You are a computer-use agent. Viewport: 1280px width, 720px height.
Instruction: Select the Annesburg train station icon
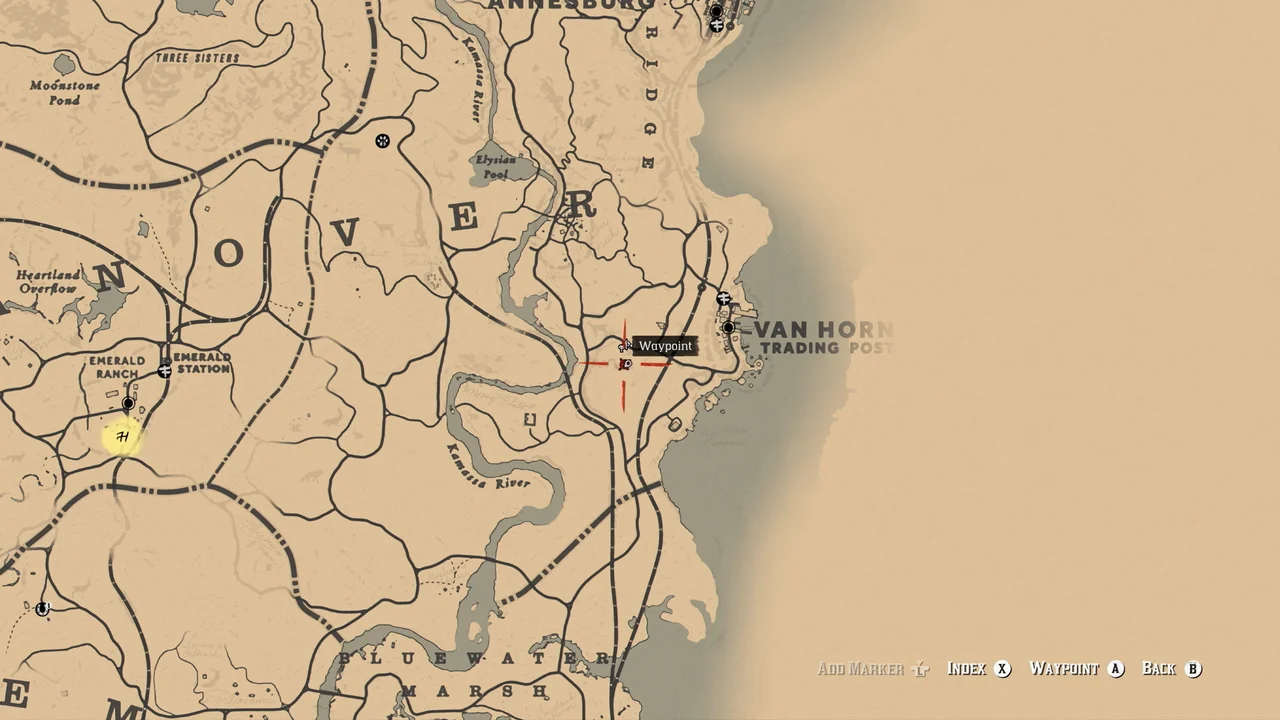[716, 25]
